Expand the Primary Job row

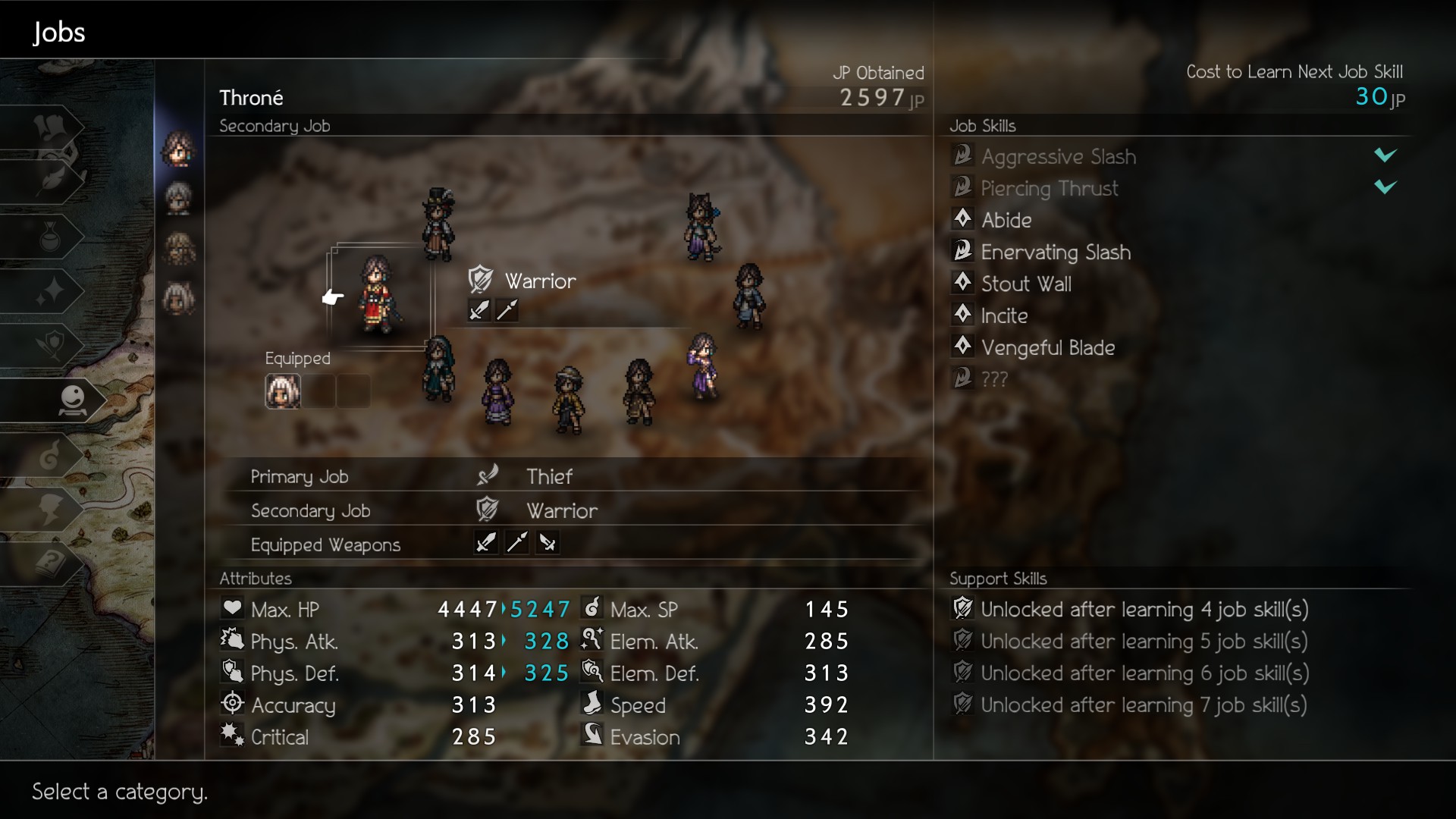pyautogui.click(x=300, y=476)
